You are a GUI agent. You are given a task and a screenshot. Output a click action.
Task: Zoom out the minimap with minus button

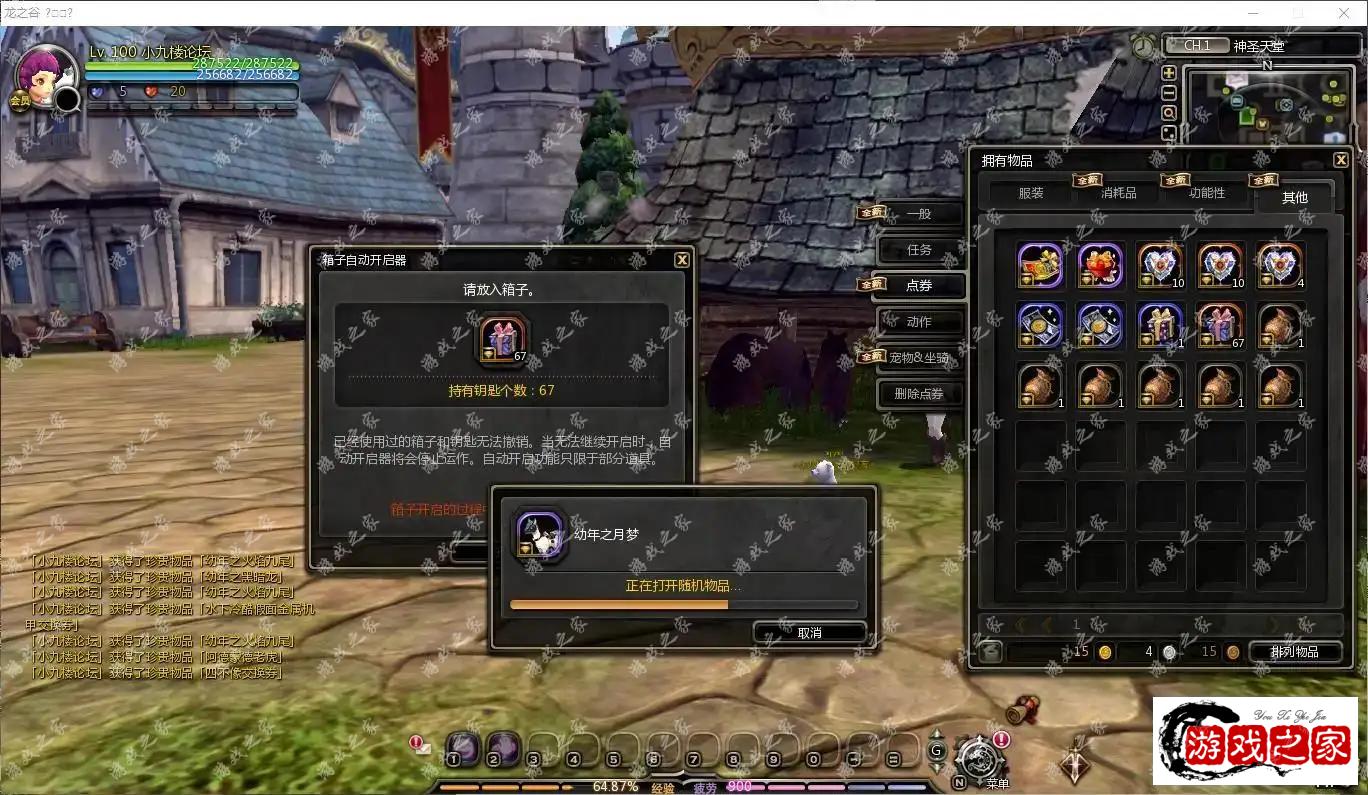(1168, 93)
